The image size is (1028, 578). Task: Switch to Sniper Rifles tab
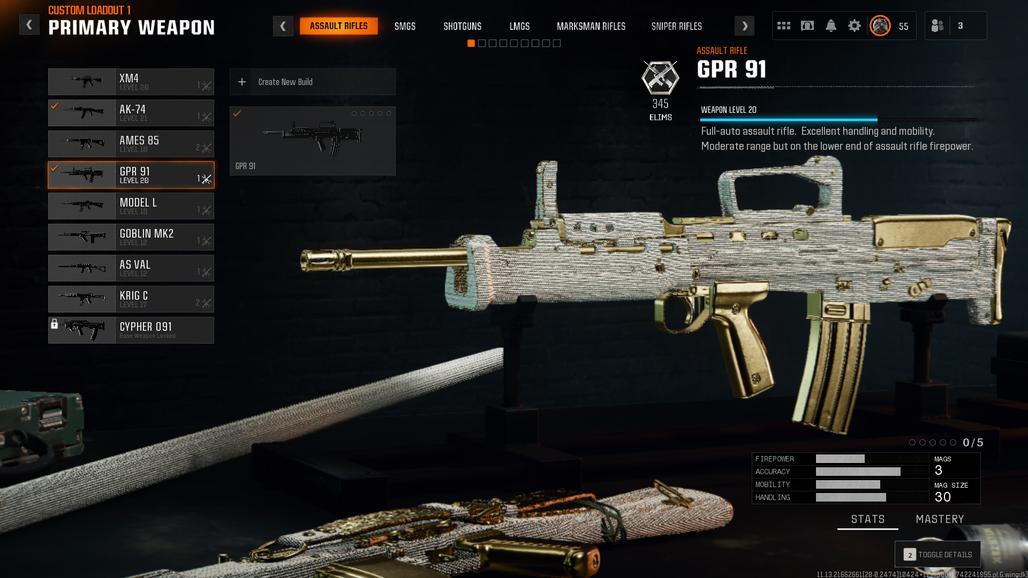tap(676, 26)
